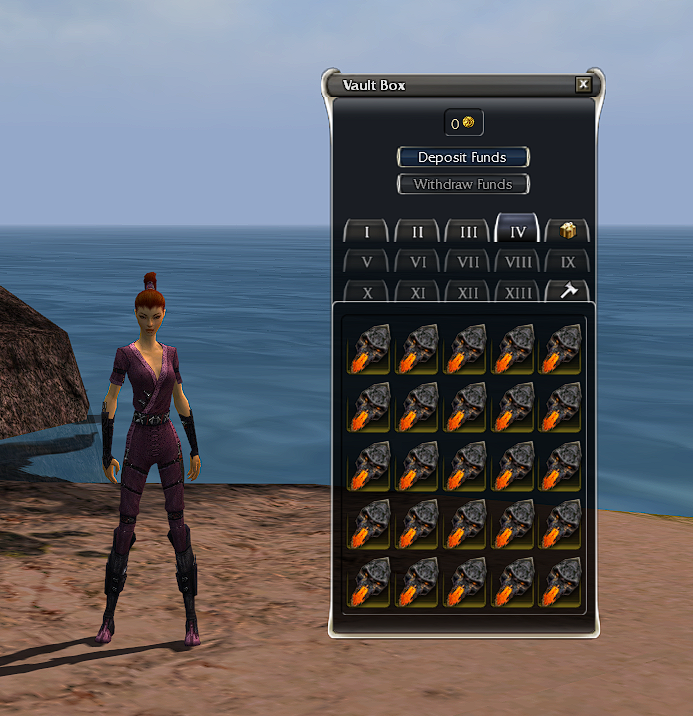Show storage tab VIII

click(518, 263)
